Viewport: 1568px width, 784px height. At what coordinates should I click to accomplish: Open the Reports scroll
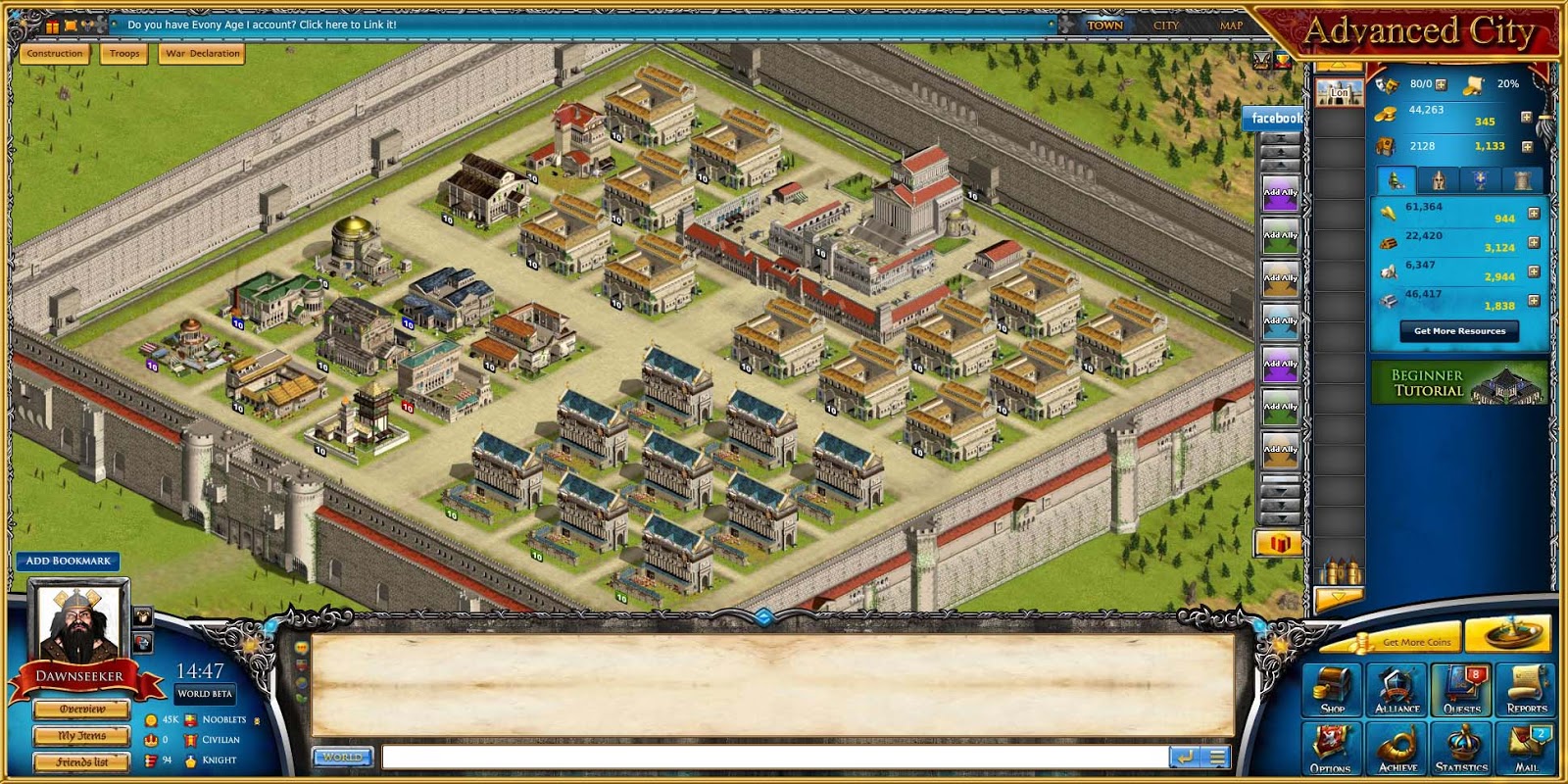click(x=1525, y=689)
